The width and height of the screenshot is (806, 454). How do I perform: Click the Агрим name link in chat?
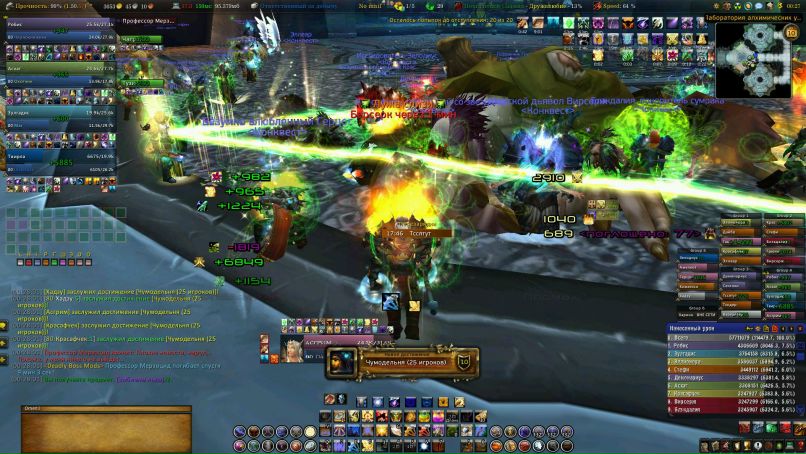coord(55,311)
